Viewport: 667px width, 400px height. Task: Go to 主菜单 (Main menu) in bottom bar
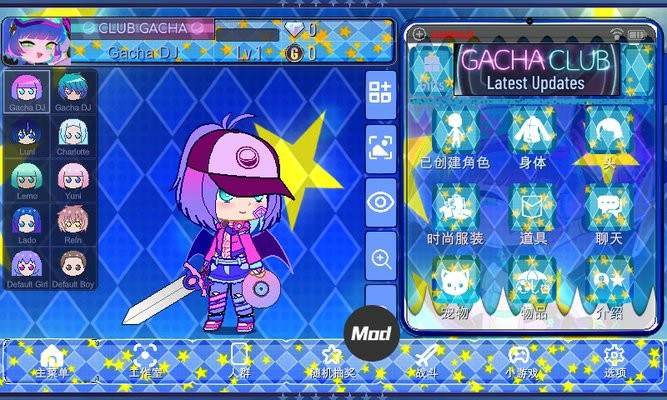click(x=52, y=360)
